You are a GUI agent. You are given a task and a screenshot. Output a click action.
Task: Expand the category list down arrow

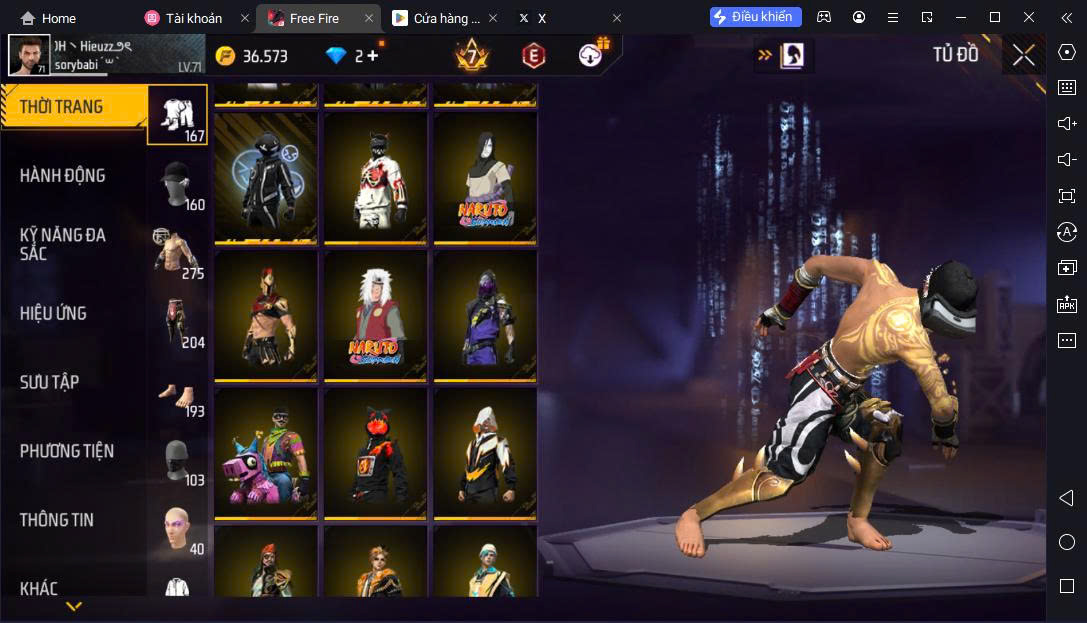[x=74, y=606]
